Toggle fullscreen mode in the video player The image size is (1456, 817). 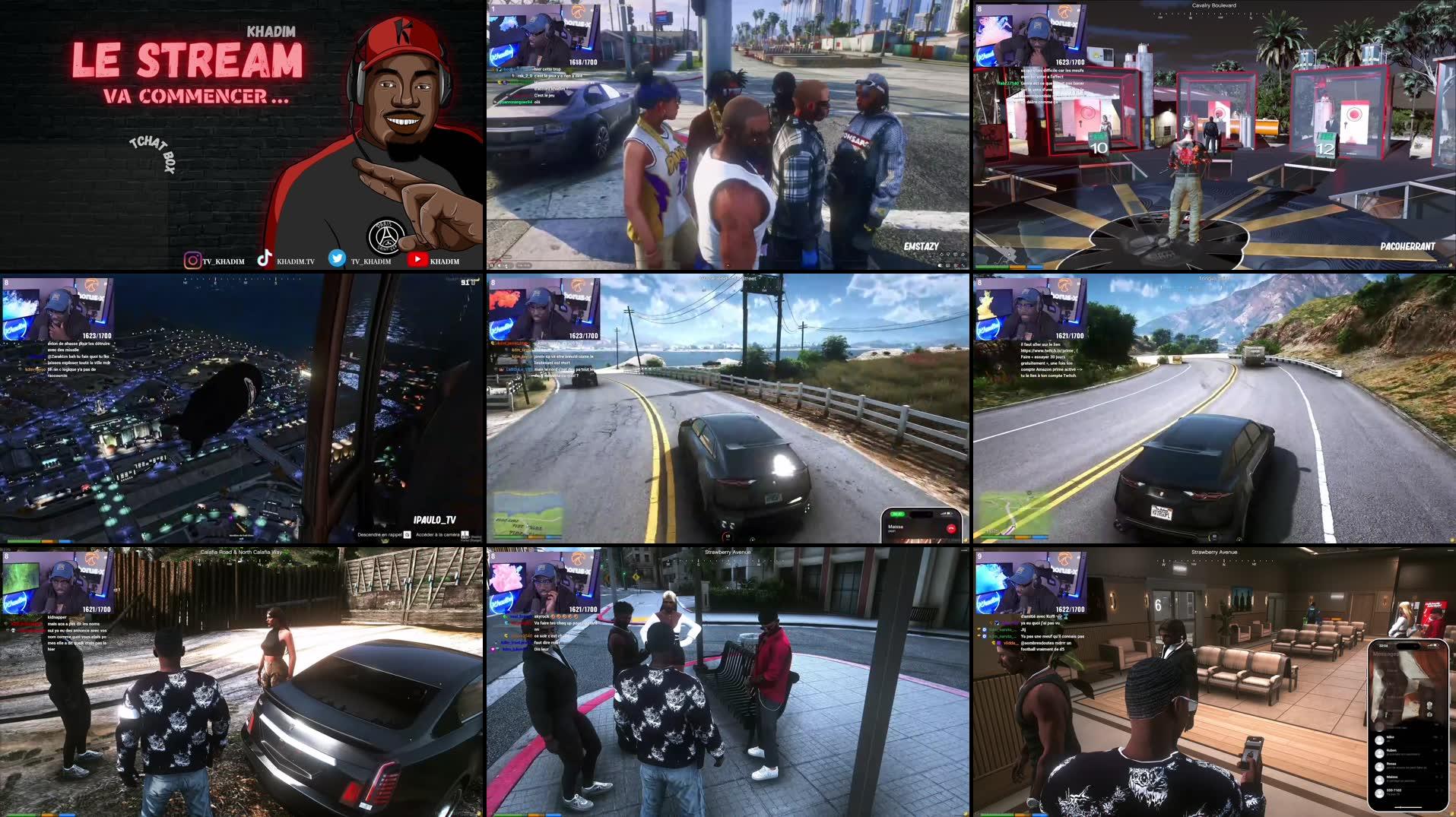964,266
